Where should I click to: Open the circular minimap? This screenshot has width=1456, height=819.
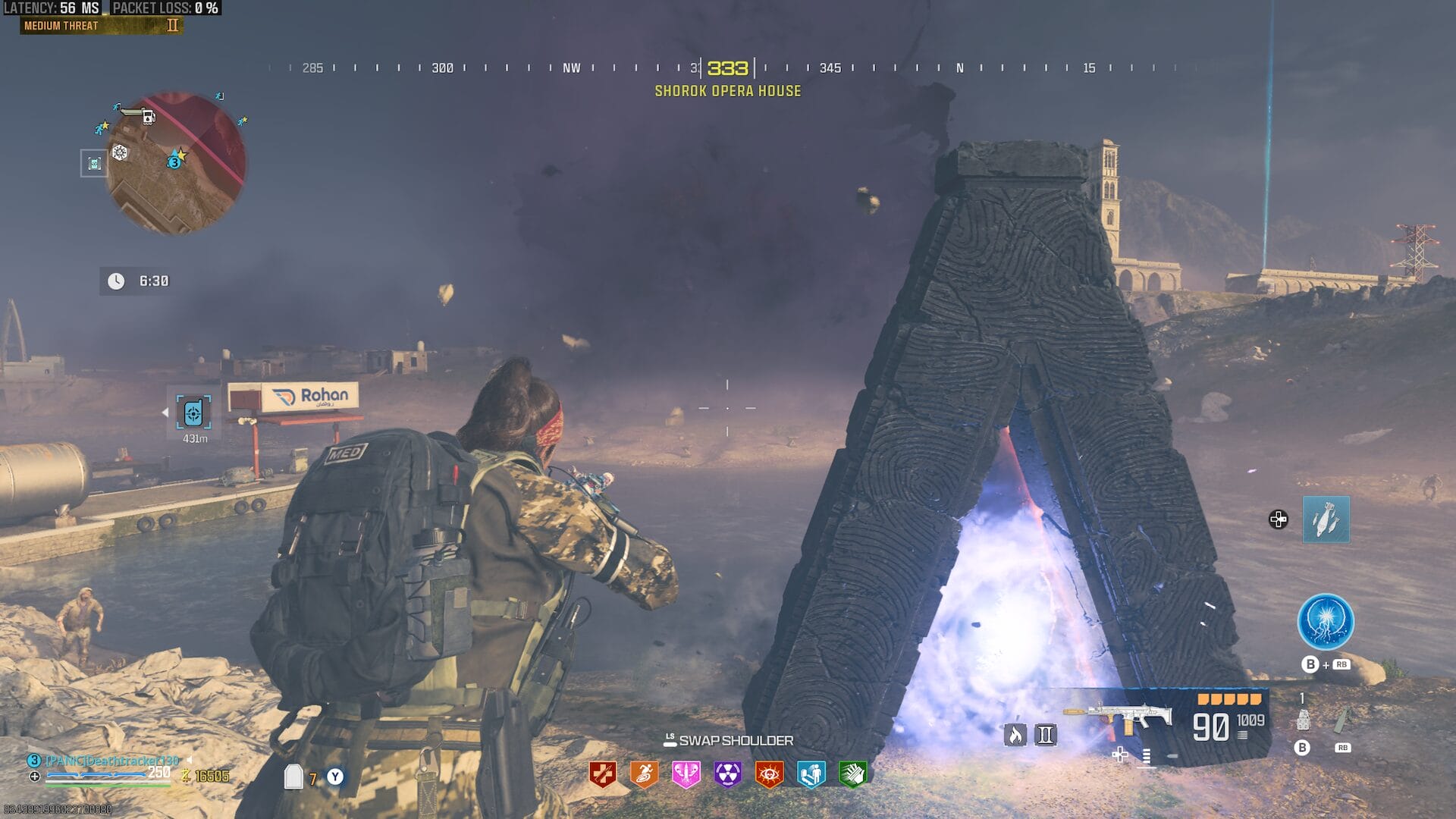pyautogui.click(x=176, y=162)
